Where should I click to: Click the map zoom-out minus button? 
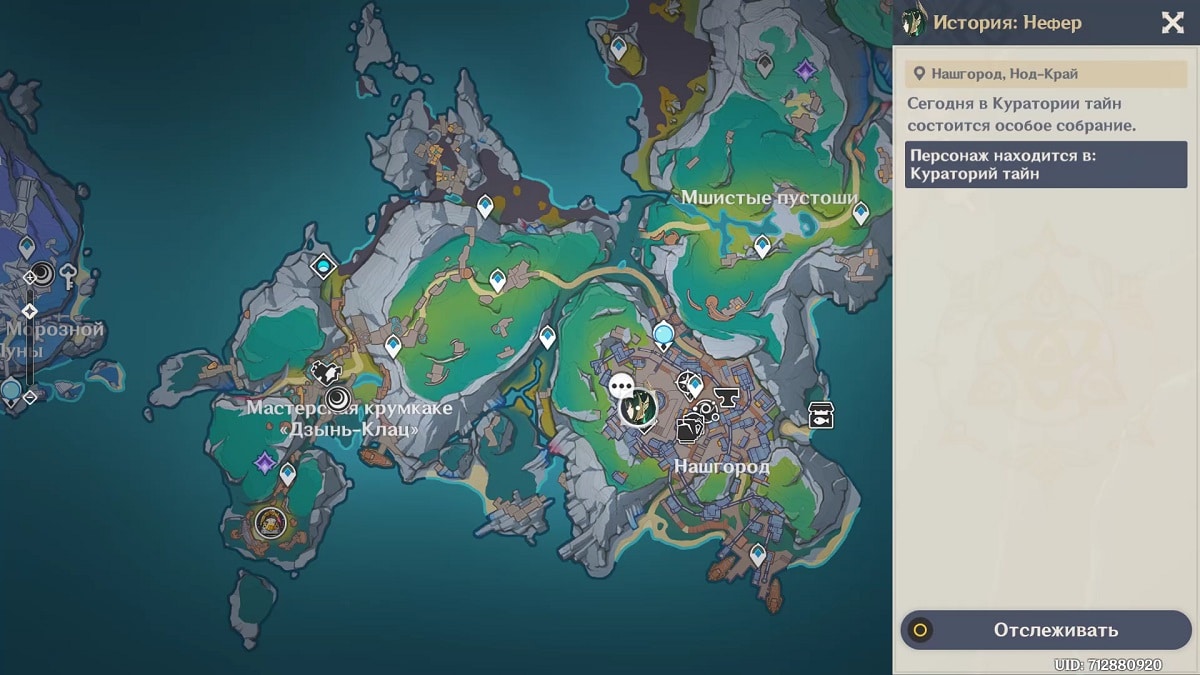pos(29,397)
